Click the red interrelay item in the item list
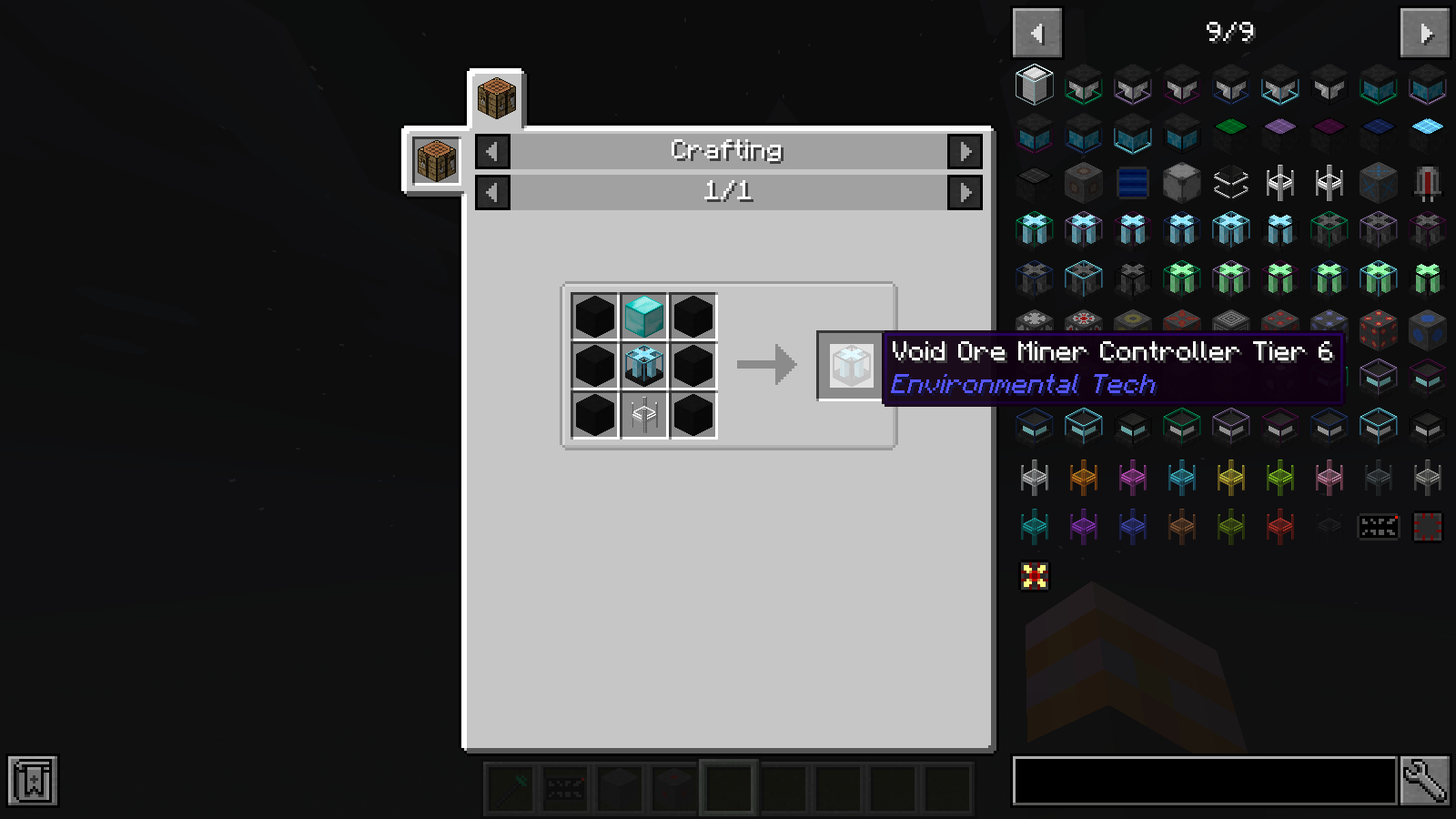 coord(1280,526)
